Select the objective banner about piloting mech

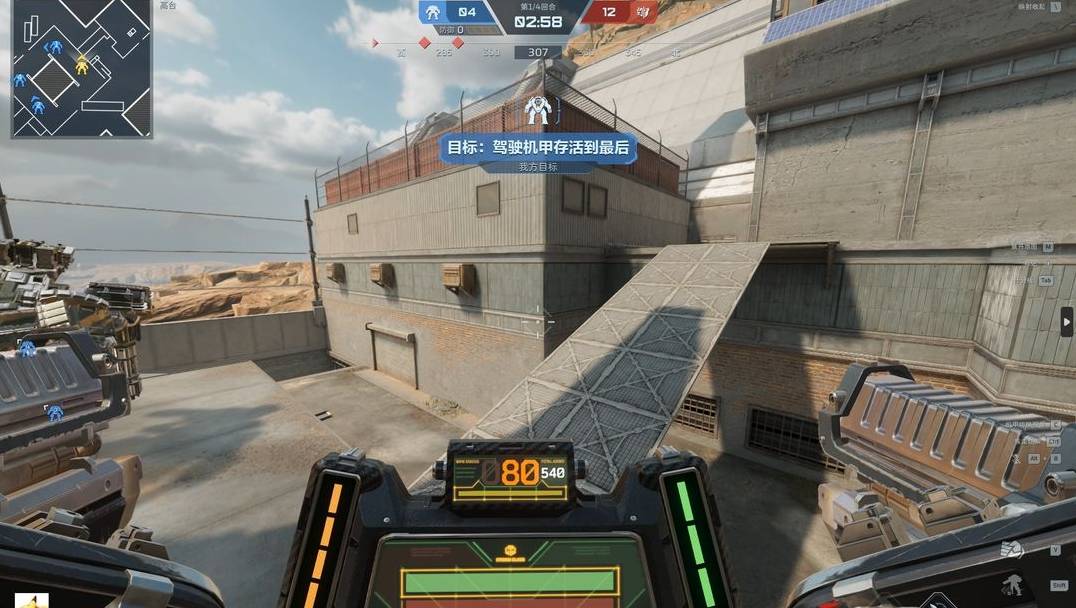(539, 147)
